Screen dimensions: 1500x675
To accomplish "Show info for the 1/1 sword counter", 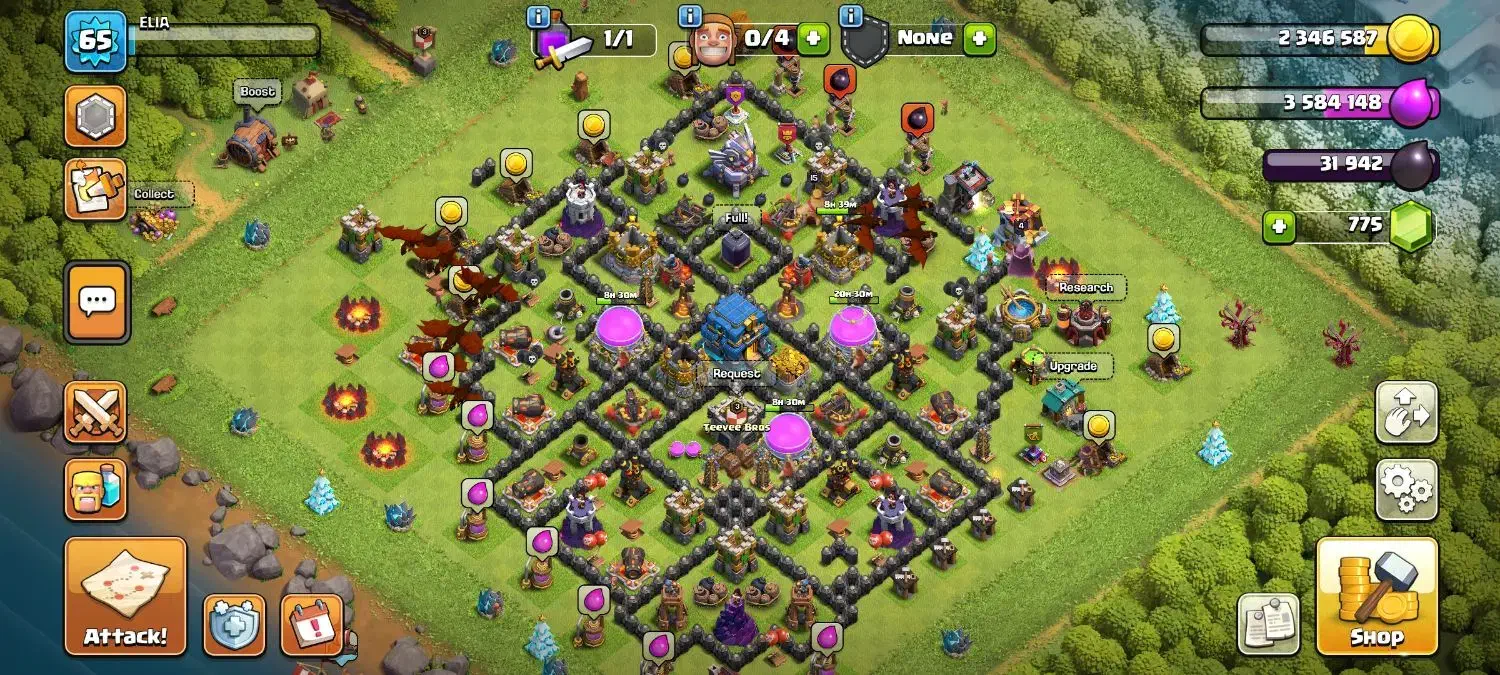I will coord(538,16).
